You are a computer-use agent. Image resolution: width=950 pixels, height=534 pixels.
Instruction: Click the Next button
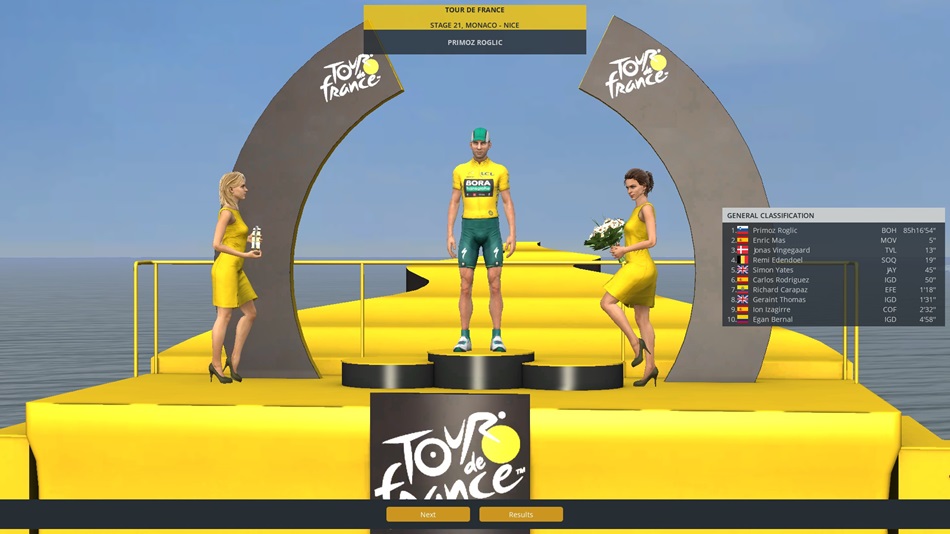(x=428, y=514)
